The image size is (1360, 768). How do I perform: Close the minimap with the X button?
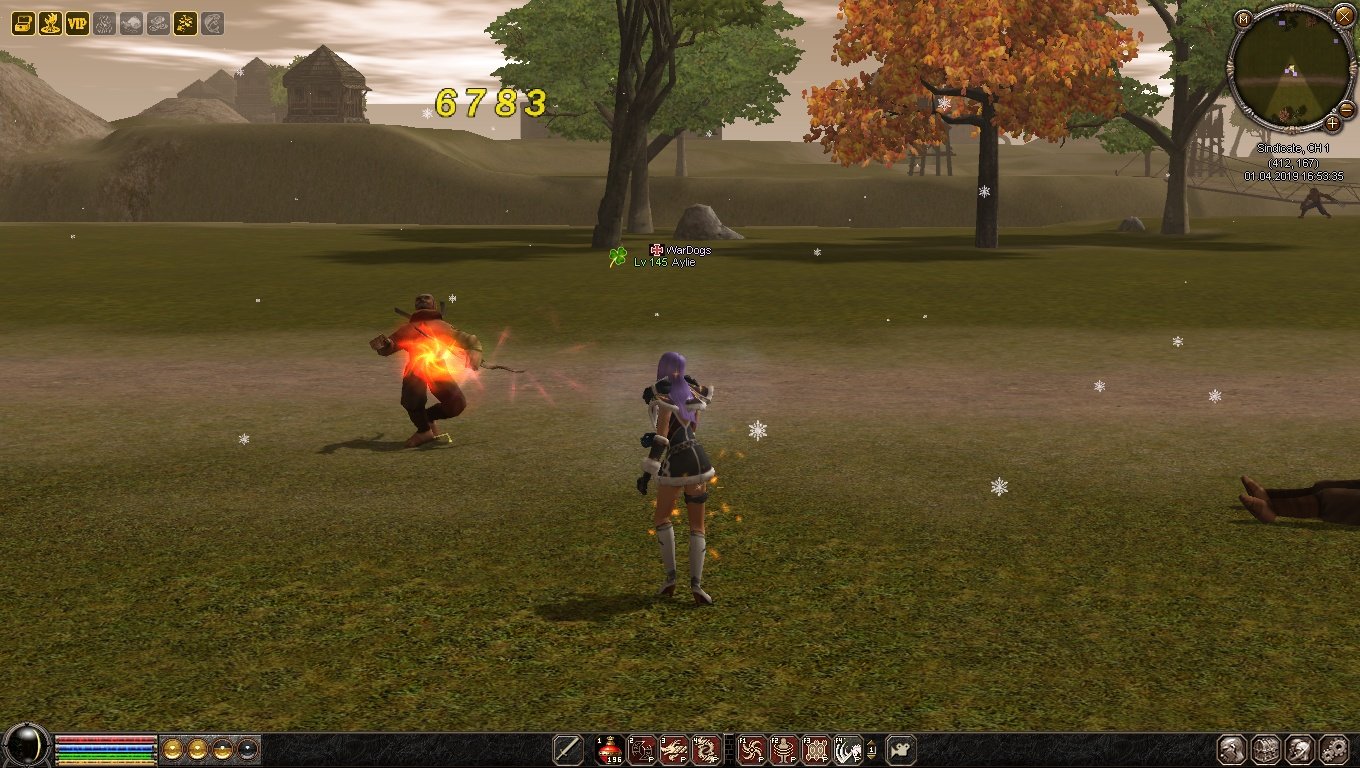click(x=1343, y=15)
